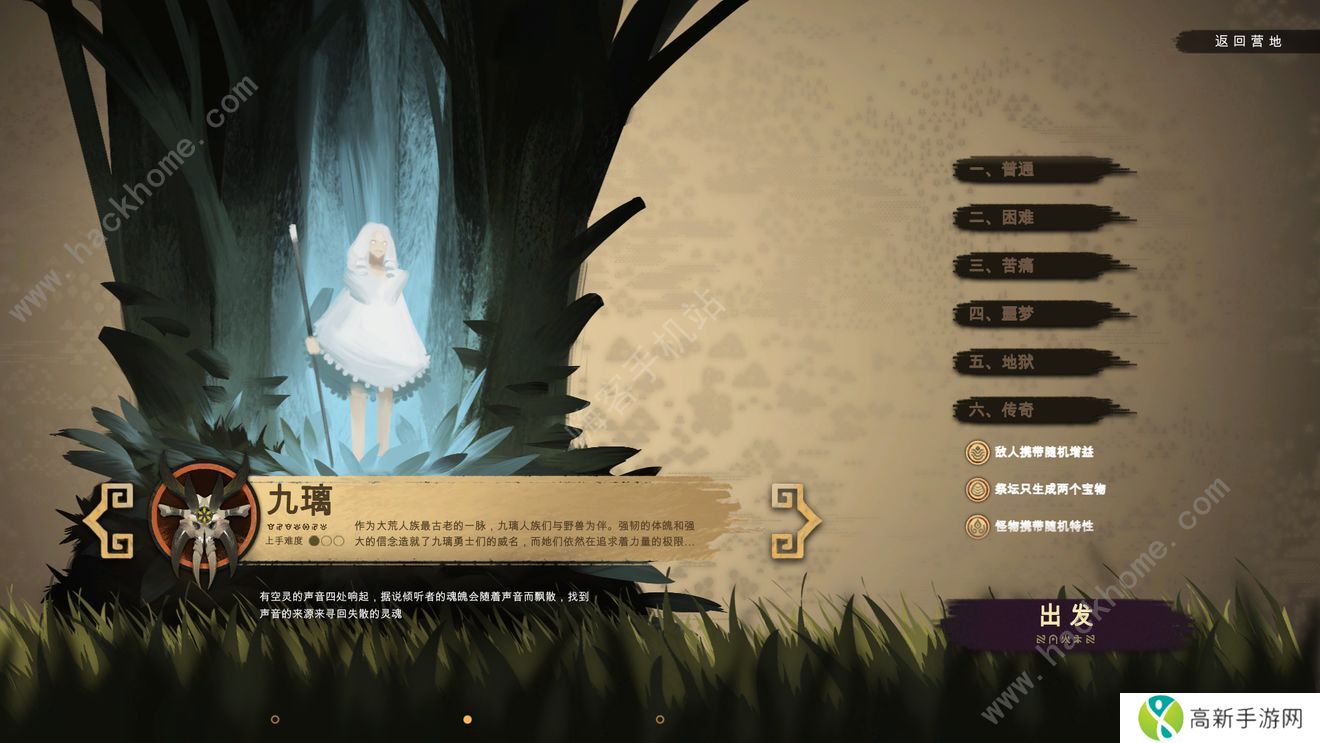
Task: Click the 敌人携带随机增益 modifier icon
Action: pyautogui.click(x=977, y=452)
